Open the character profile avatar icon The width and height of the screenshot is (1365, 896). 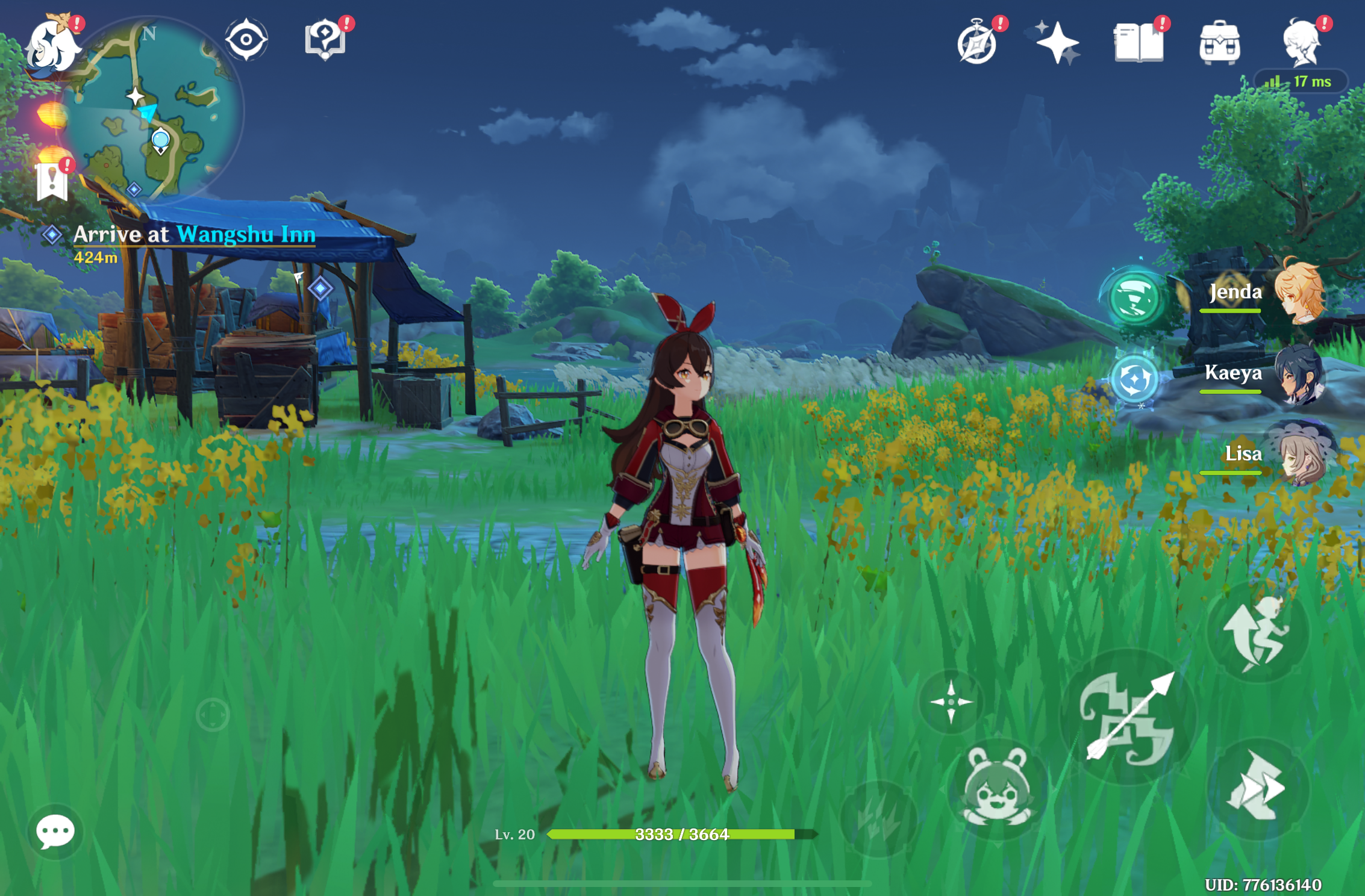(x=1299, y=41)
